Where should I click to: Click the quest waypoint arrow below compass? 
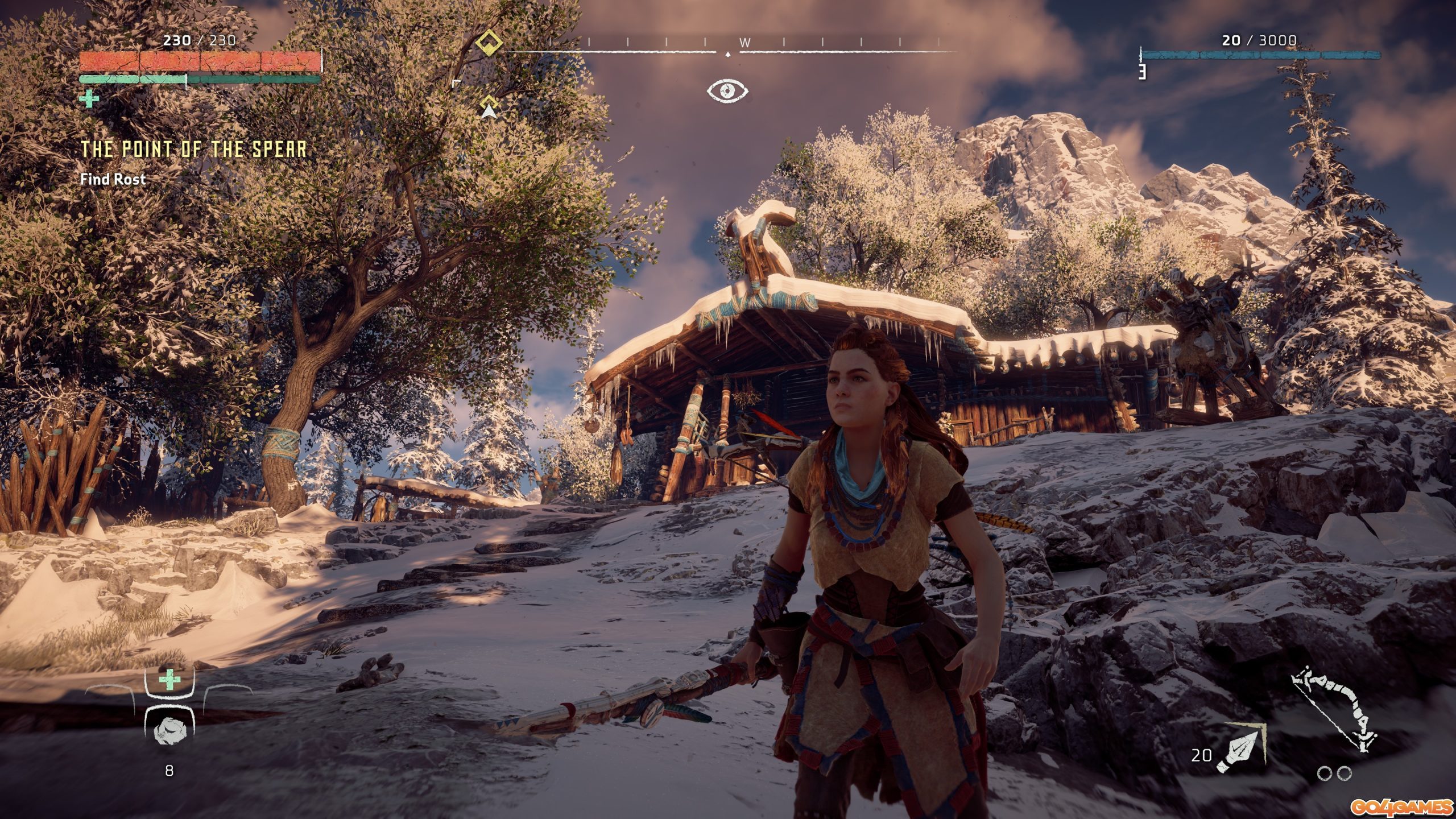pyautogui.click(x=489, y=108)
